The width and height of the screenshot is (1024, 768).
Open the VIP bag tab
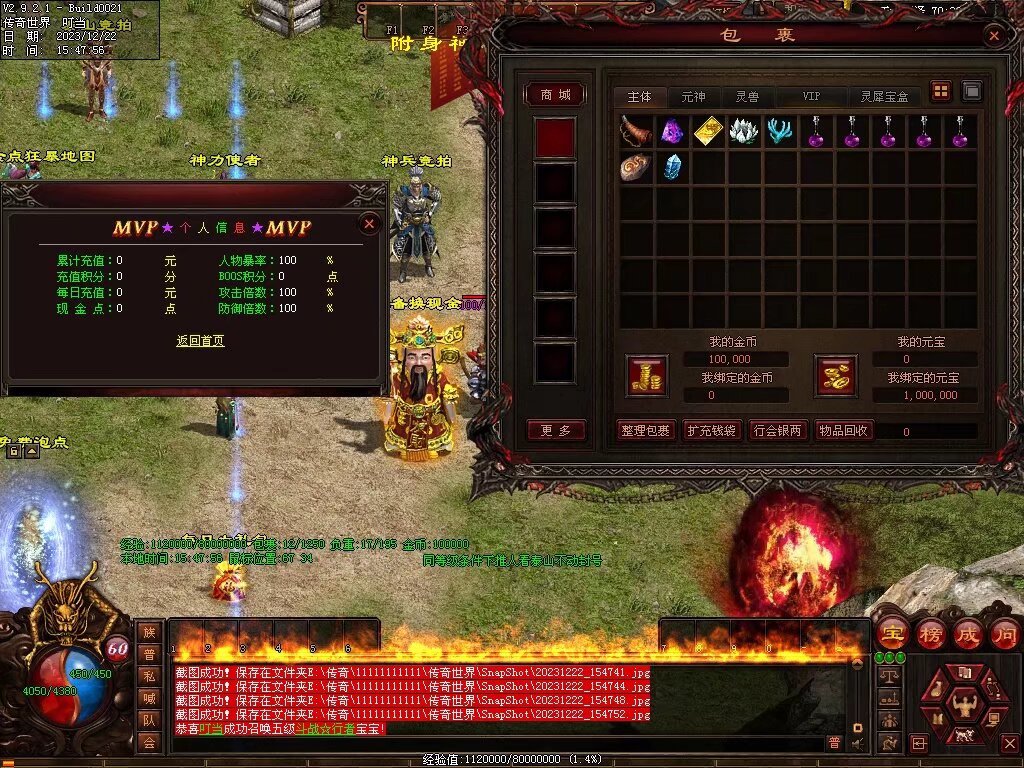click(811, 96)
